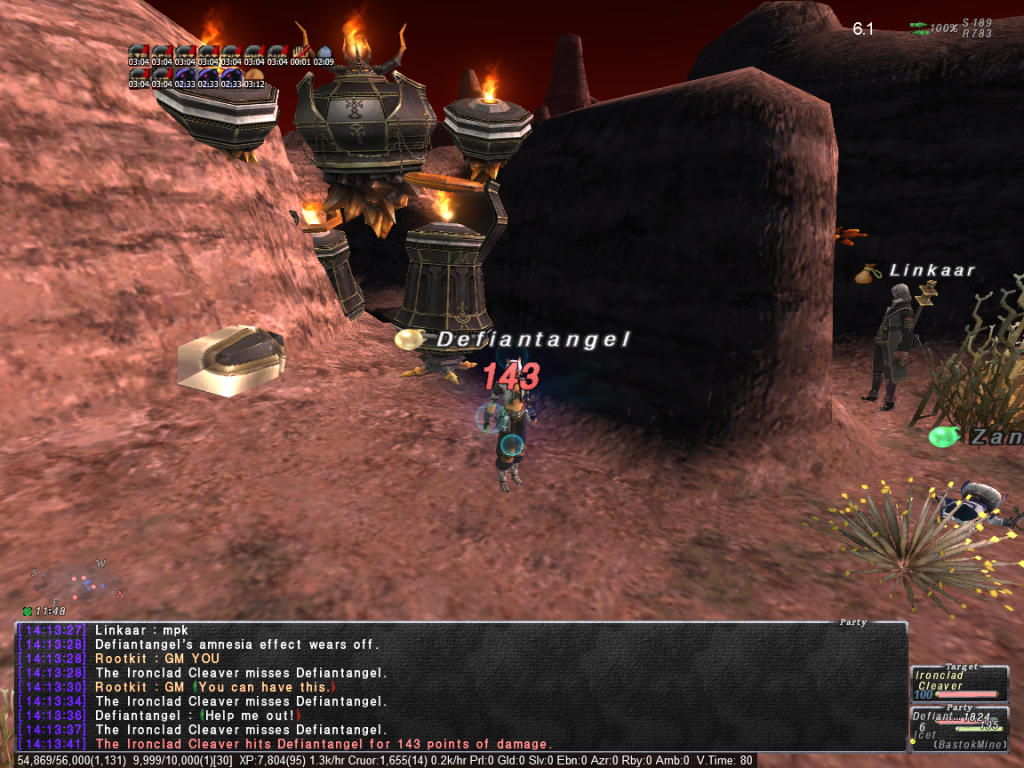Click the tan dome status icon
The width and height of the screenshot is (1024, 768).
[255, 74]
